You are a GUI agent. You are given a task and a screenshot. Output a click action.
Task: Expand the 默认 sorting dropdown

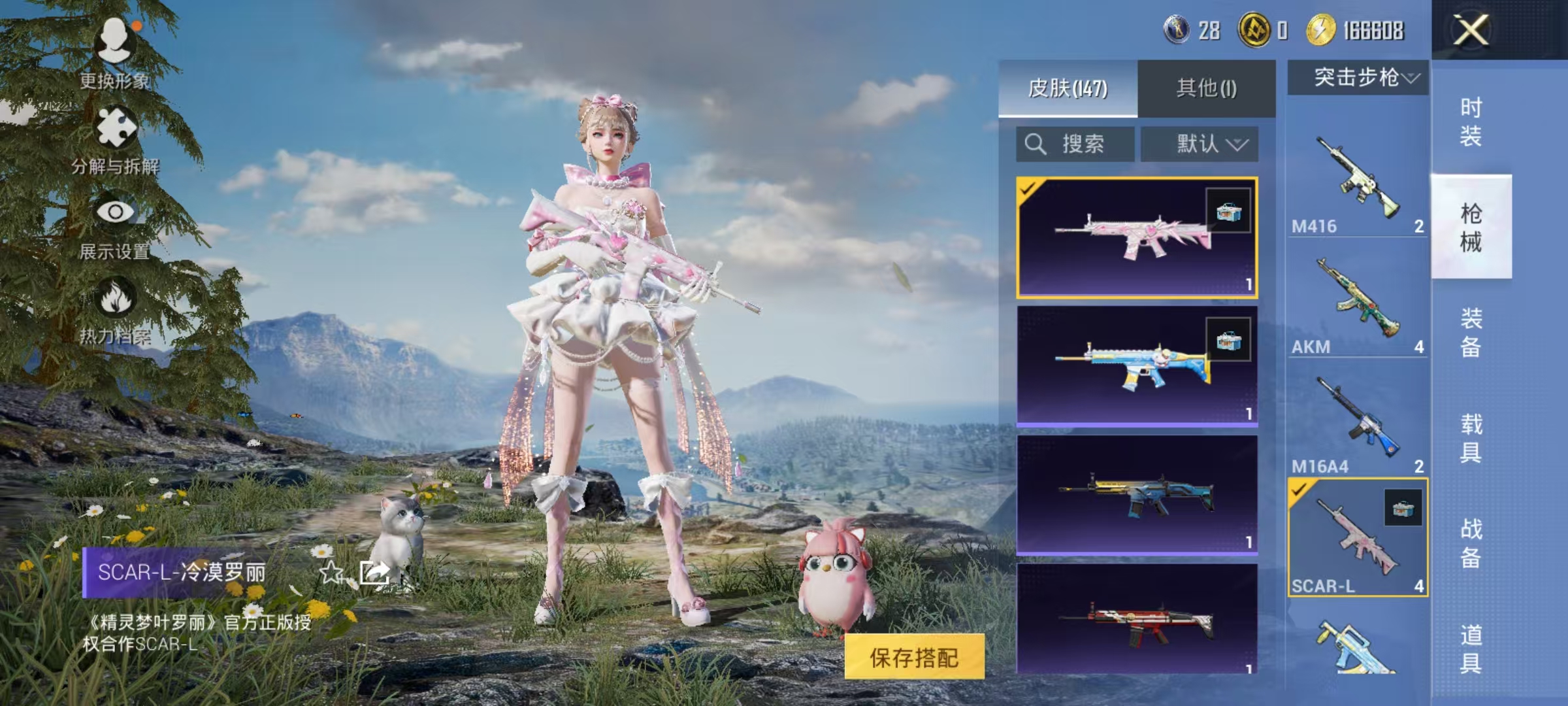[x=1201, y=144]
